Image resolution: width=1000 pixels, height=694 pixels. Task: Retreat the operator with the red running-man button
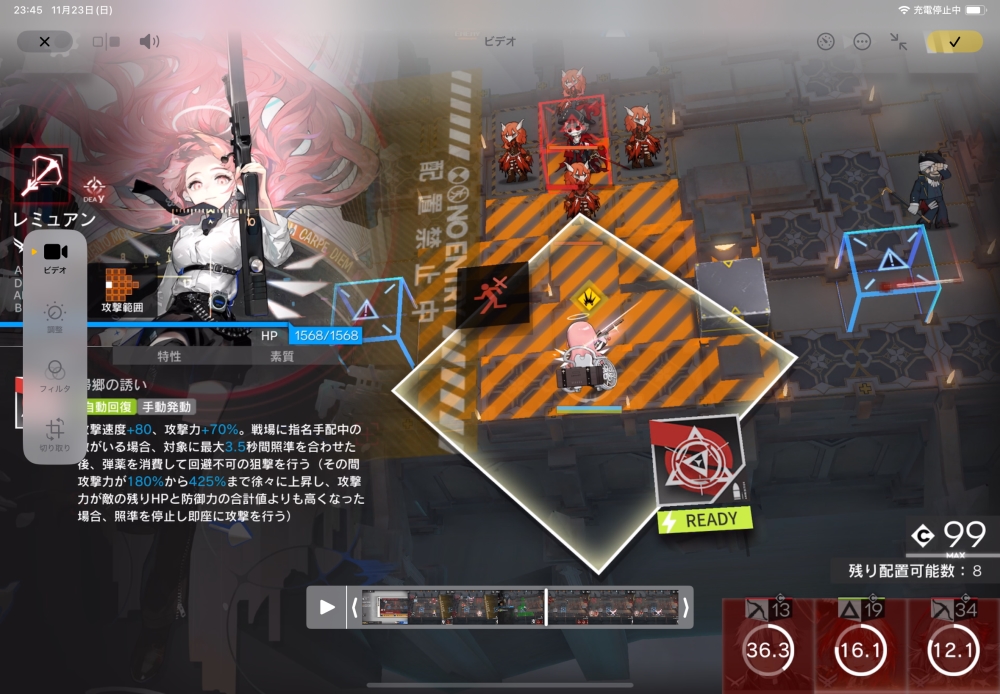pos(492,296)
